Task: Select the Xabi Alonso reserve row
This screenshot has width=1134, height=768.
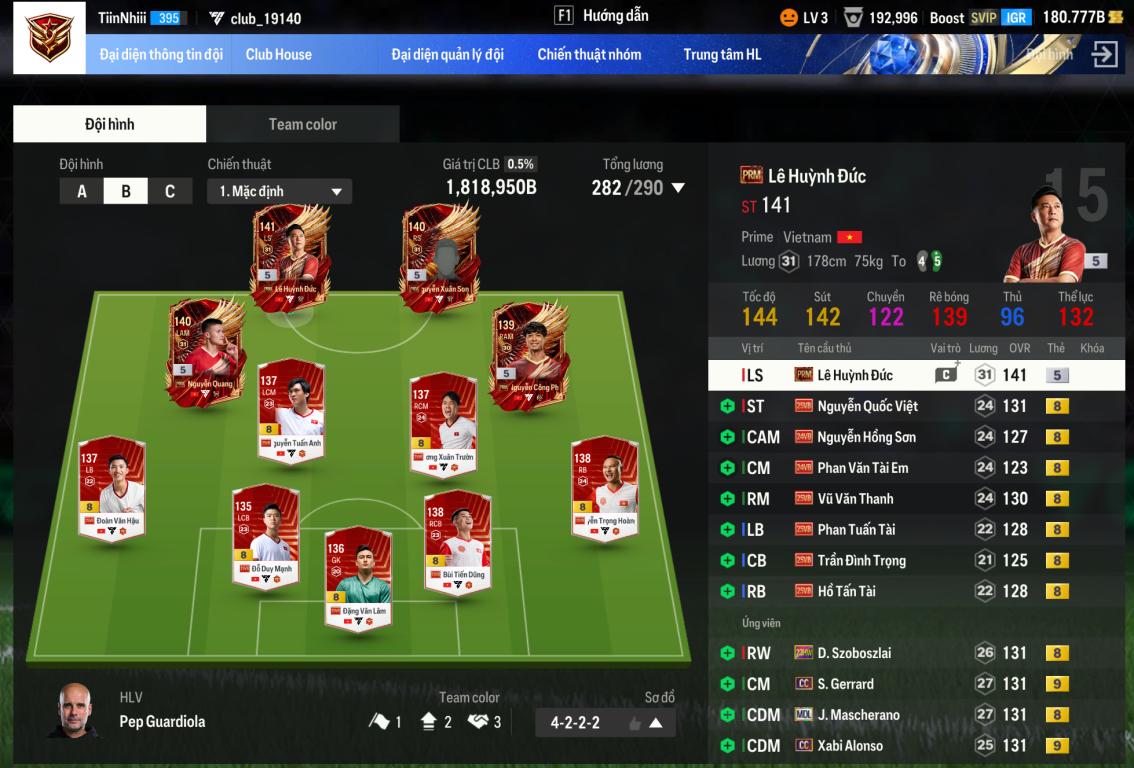Action: (x=849, y=745)
